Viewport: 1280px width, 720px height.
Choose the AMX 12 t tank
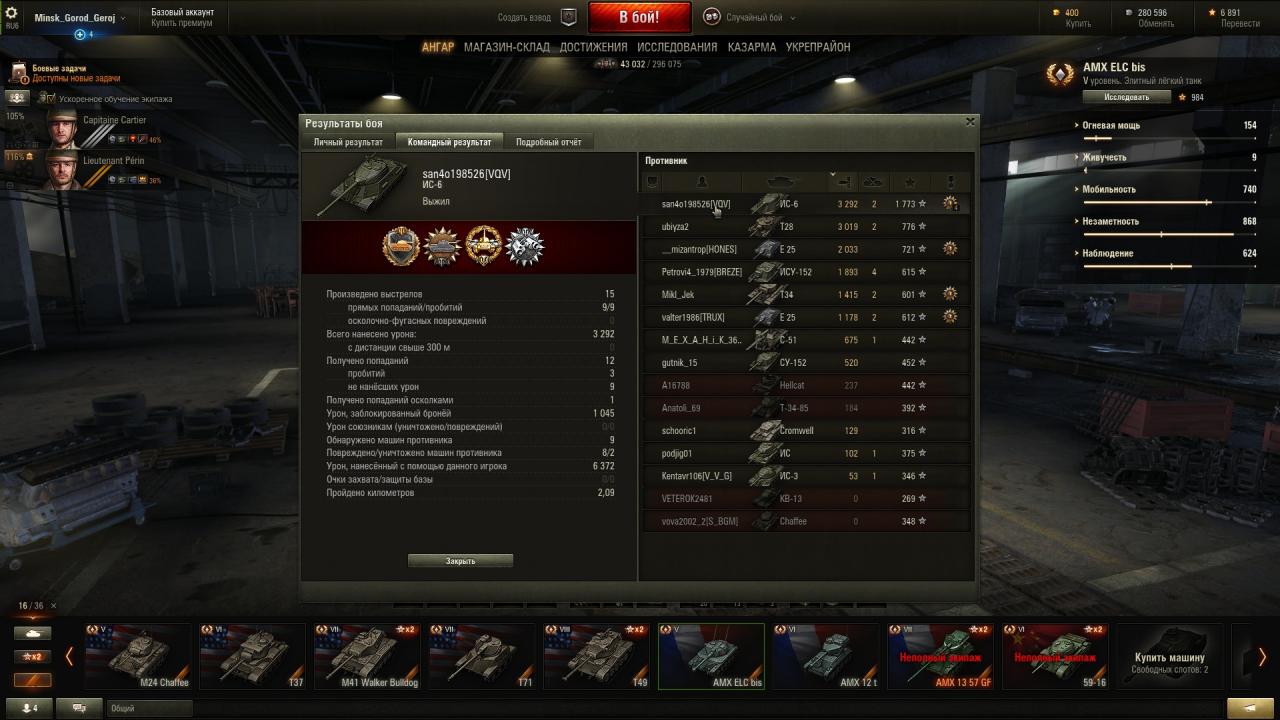[824, 657]
